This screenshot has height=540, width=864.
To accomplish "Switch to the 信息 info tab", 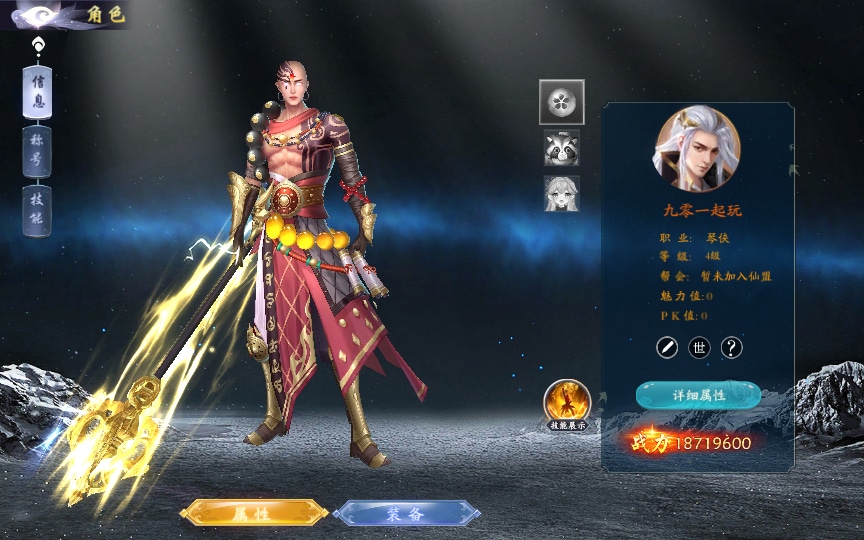I will point(37,92).
